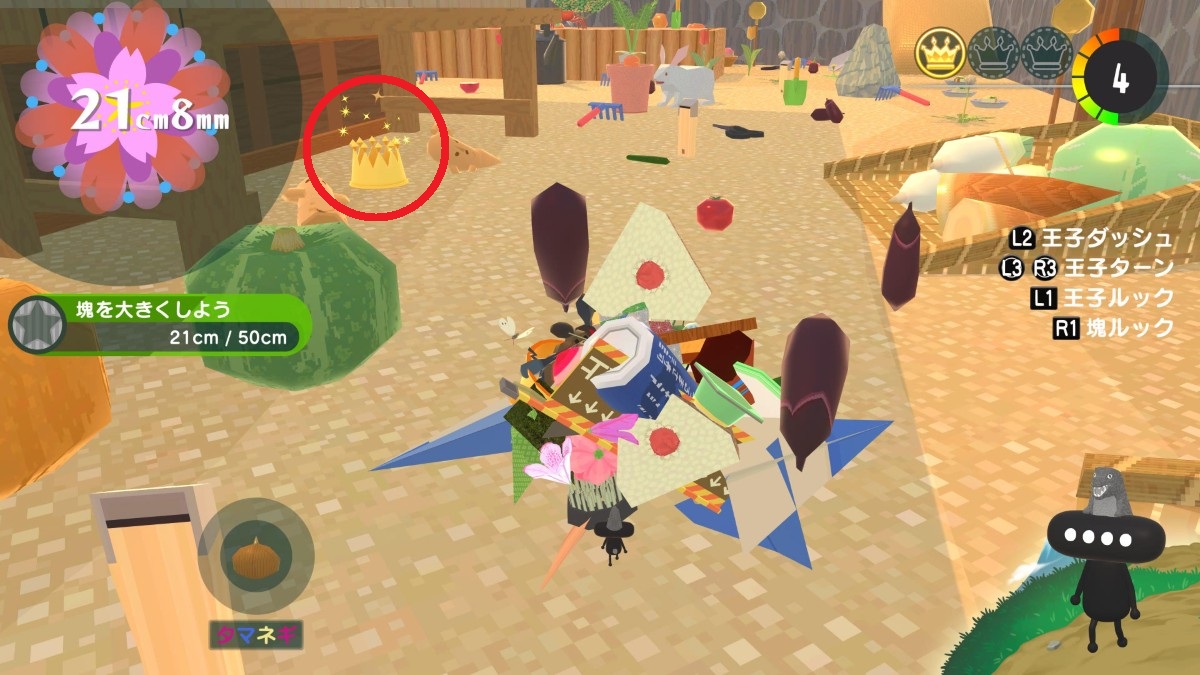
Task: Click the タマネギ item name label
Action: pyautogui.click(x=256, y=634)
